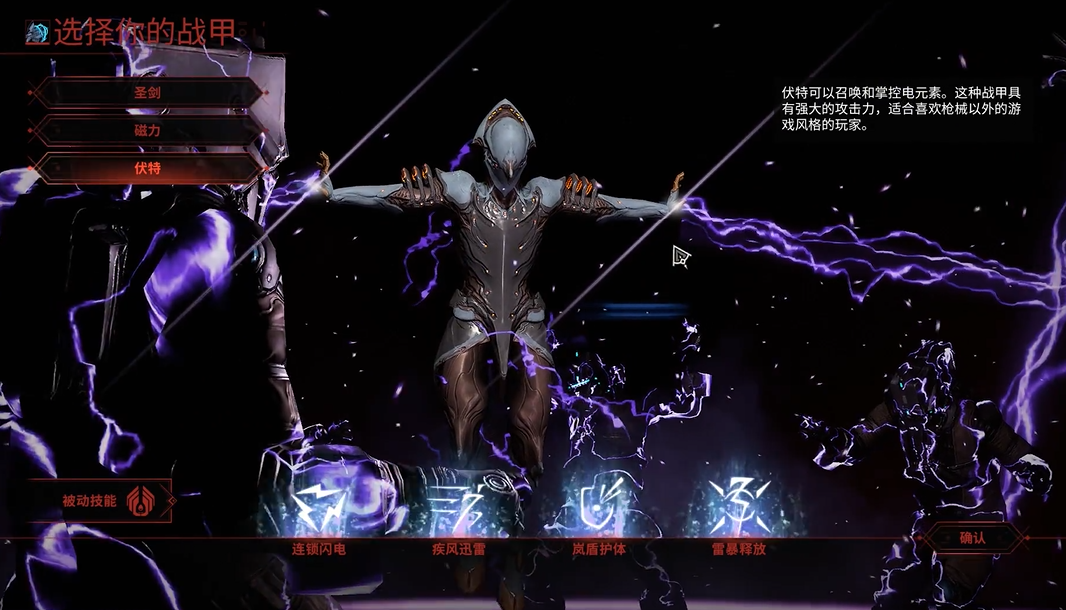The image size is (1066, 610).
Task: Confirm warframe choice with 确认
Action: [x=972, y=539]
